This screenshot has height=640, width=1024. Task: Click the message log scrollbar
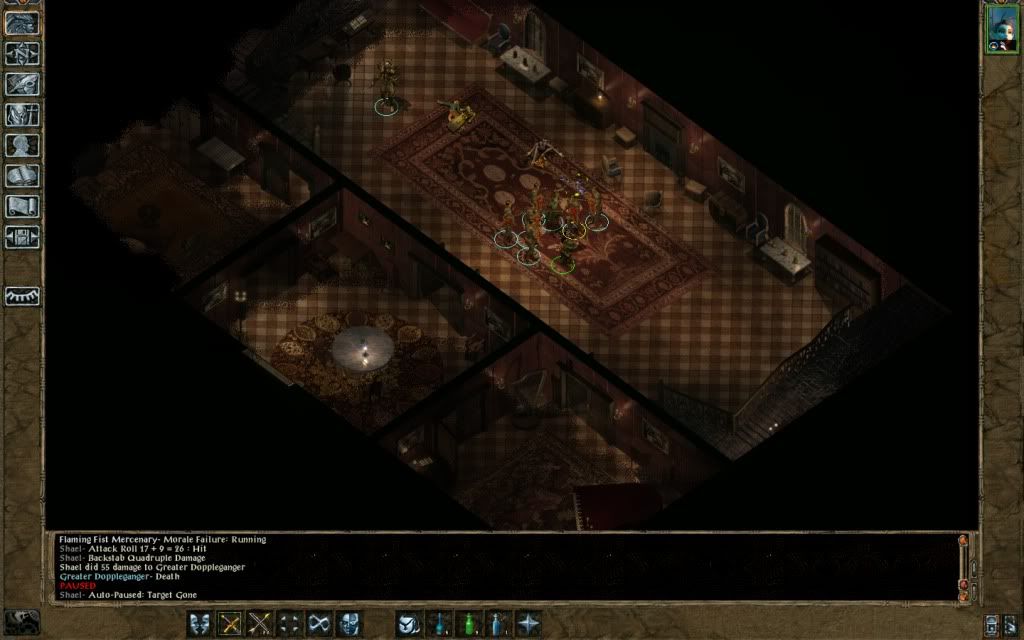(964, 566)
